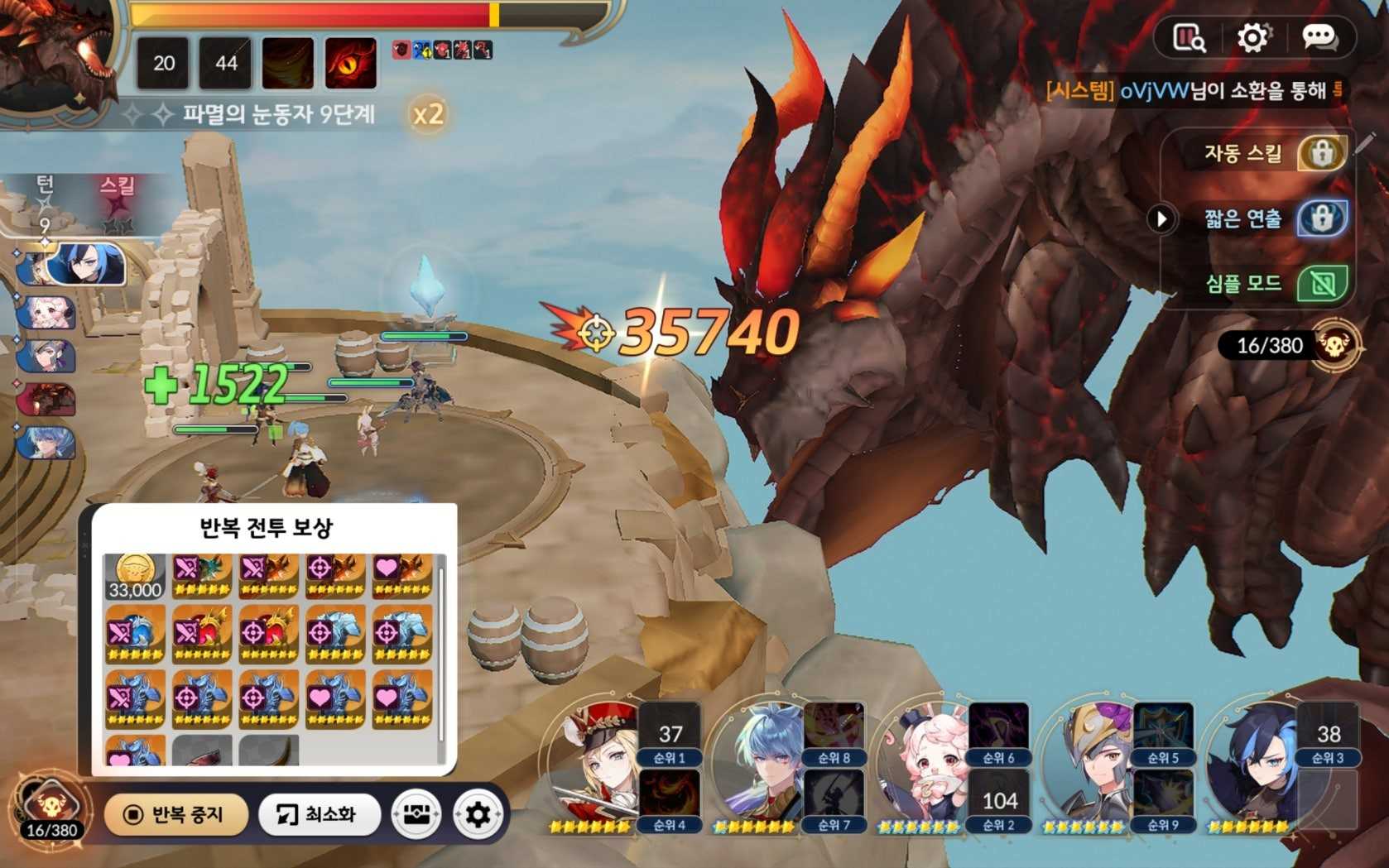Toggle 짧은 연출 short animation lock
This screenshot has width=1389, height=868.
tap(1321, 218)
